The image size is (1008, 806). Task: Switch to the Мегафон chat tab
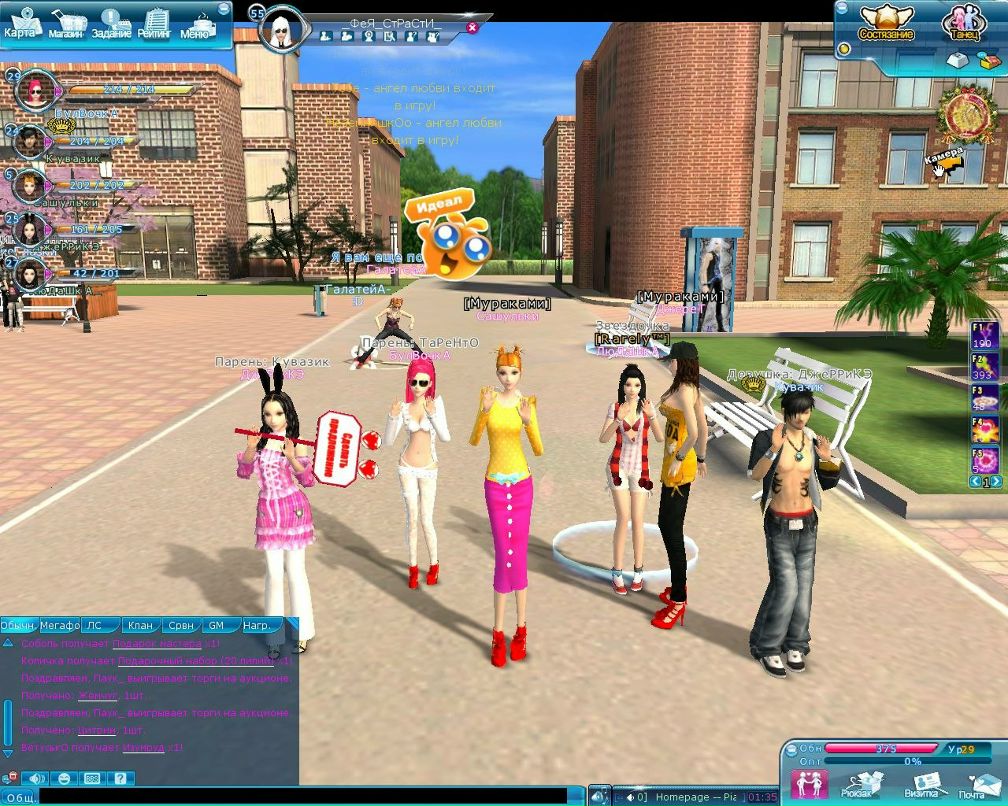click(x=60, y=626)
